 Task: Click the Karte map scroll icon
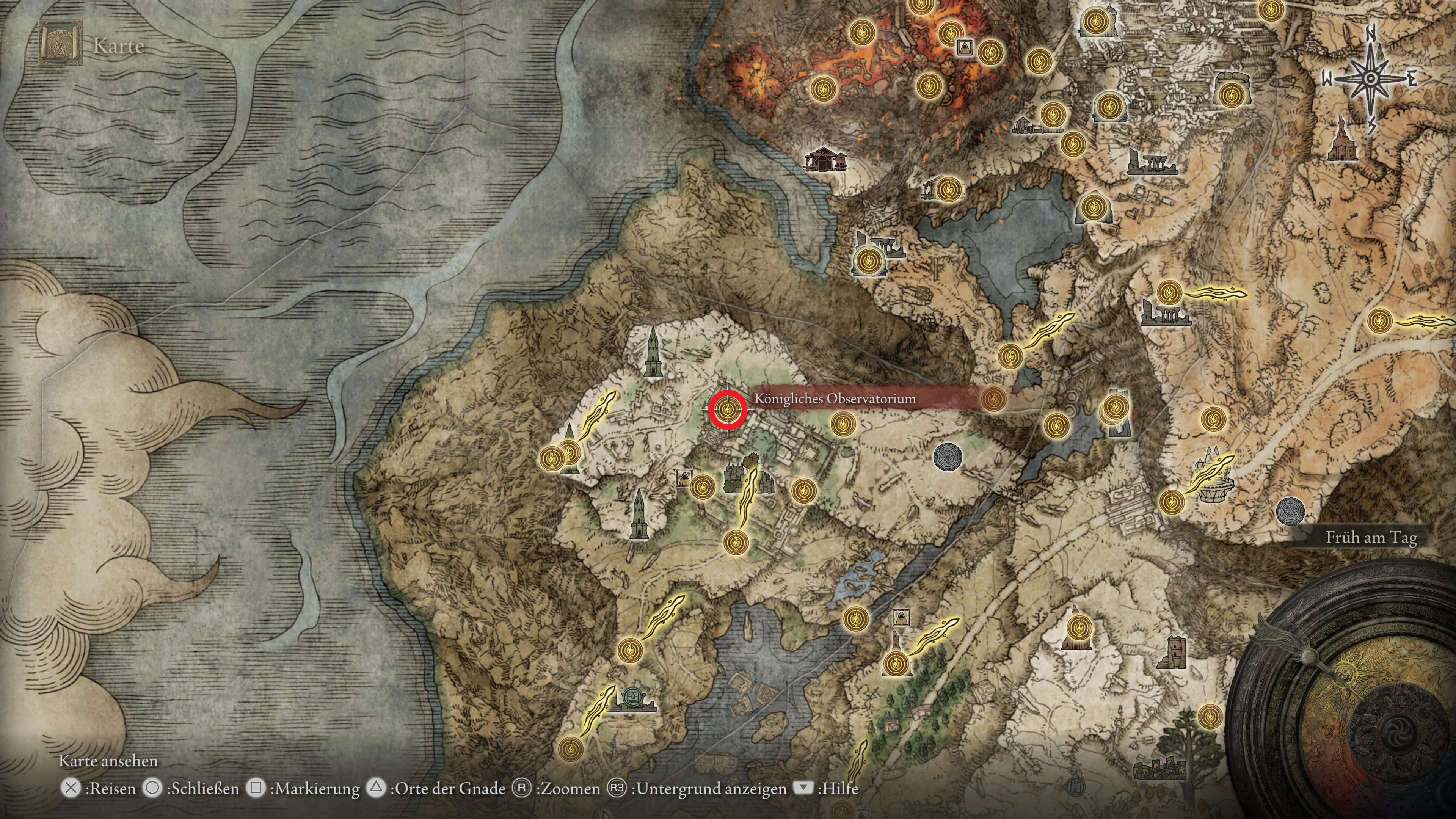tap(60, 44)
